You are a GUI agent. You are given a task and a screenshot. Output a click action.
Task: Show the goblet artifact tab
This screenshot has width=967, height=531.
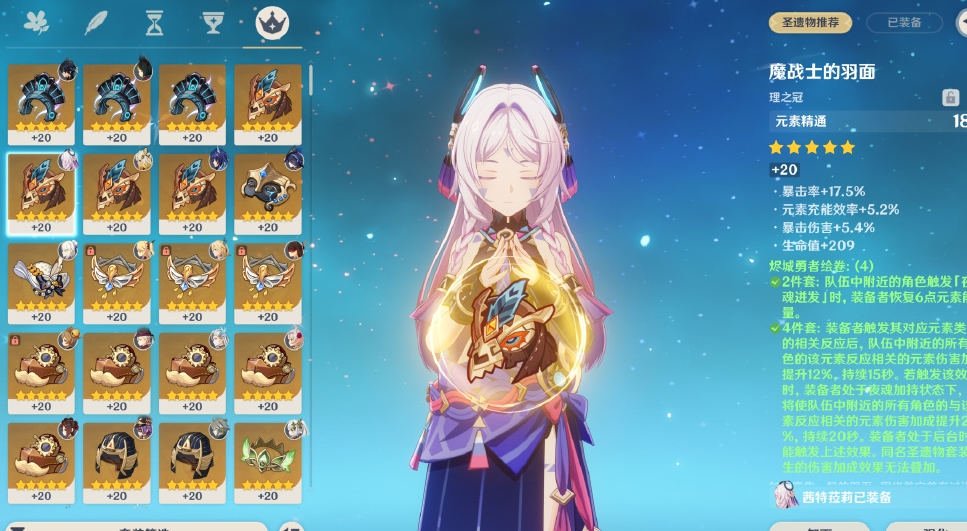(x=212, y=22)
